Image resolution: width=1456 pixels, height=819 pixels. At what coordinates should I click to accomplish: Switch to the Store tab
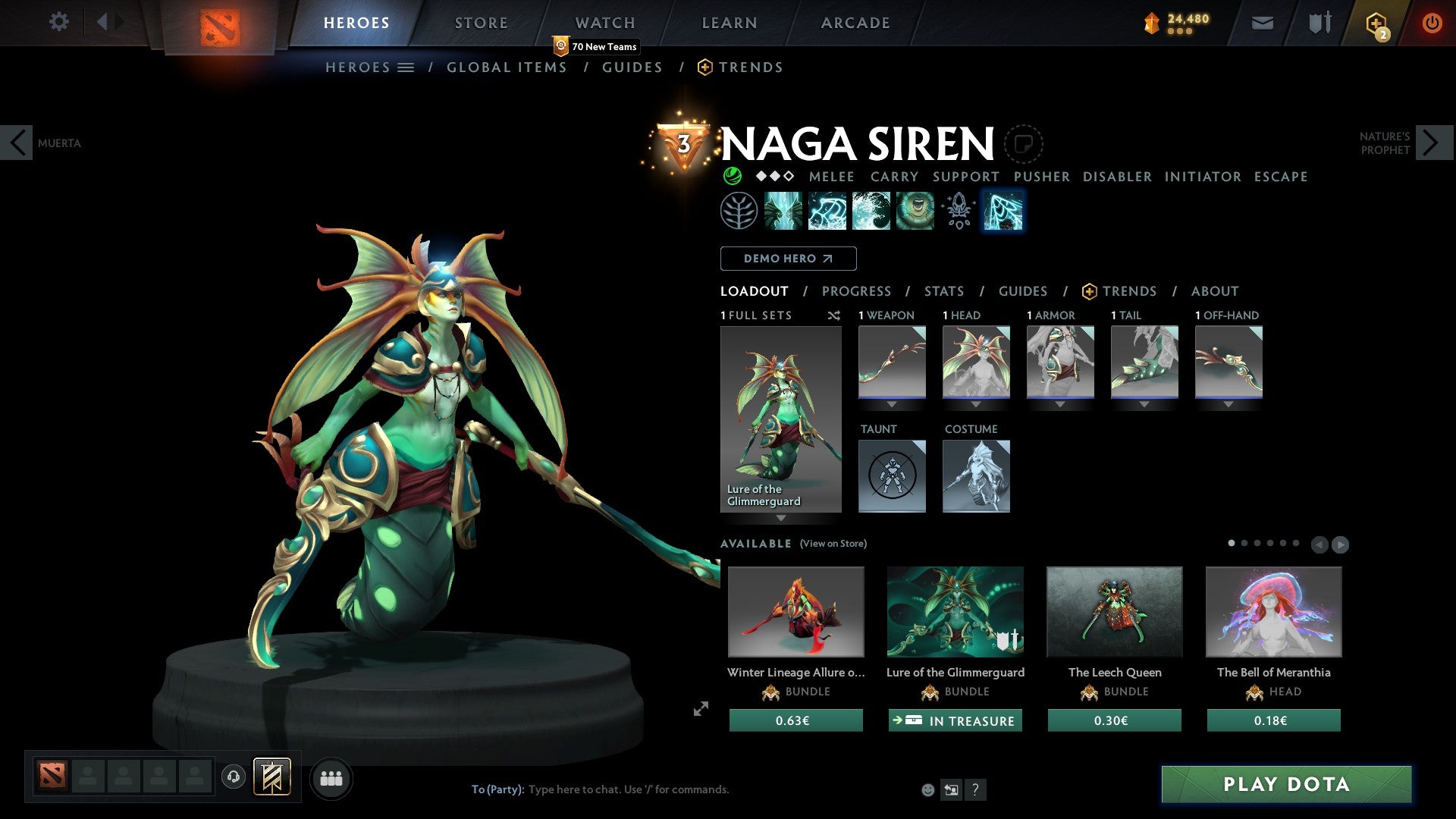click(481, 23)
